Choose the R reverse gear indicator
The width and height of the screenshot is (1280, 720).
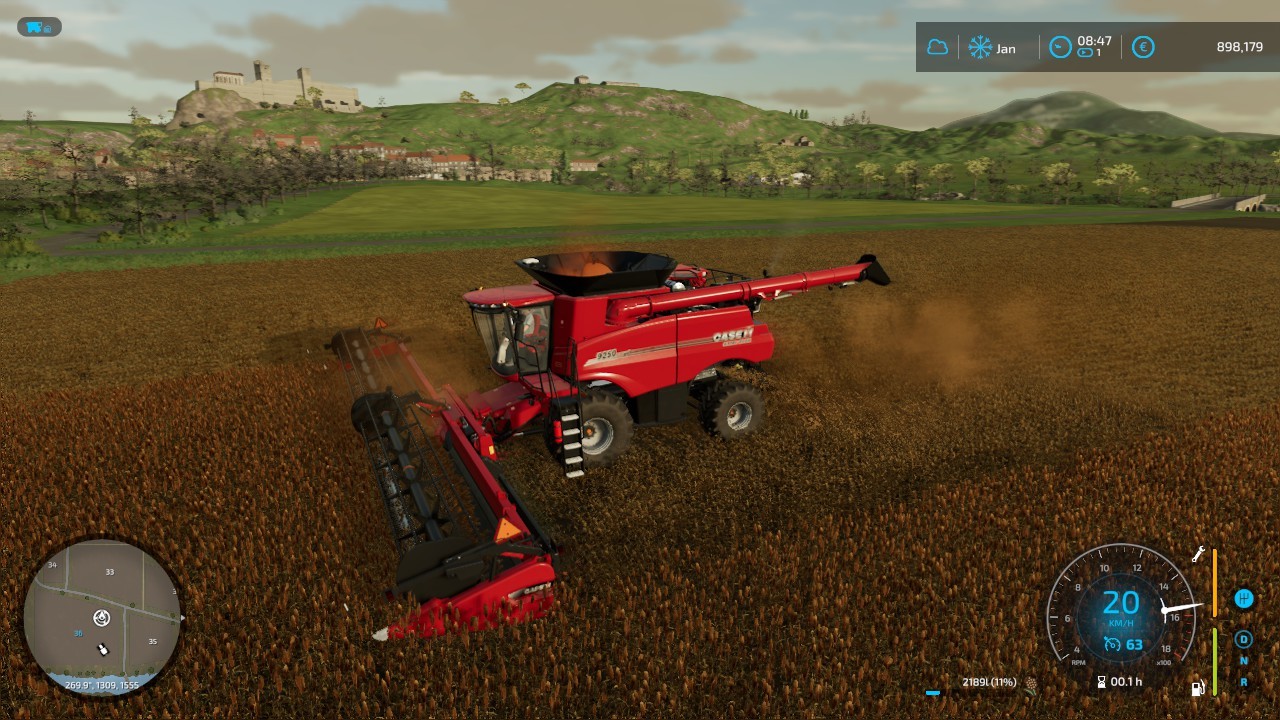point(1244,682)
